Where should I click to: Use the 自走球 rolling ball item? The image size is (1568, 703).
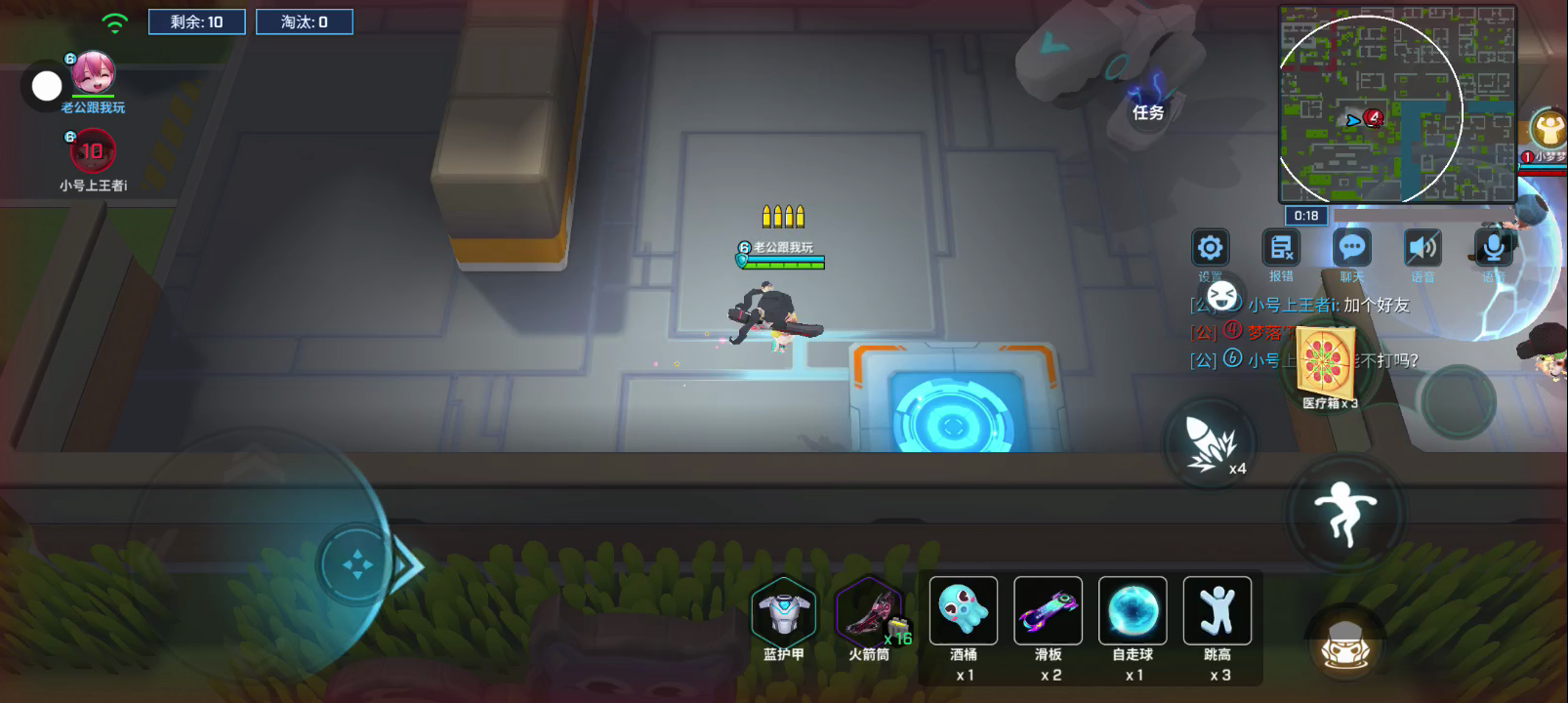pyautogui.click(x=1133, y=611)
